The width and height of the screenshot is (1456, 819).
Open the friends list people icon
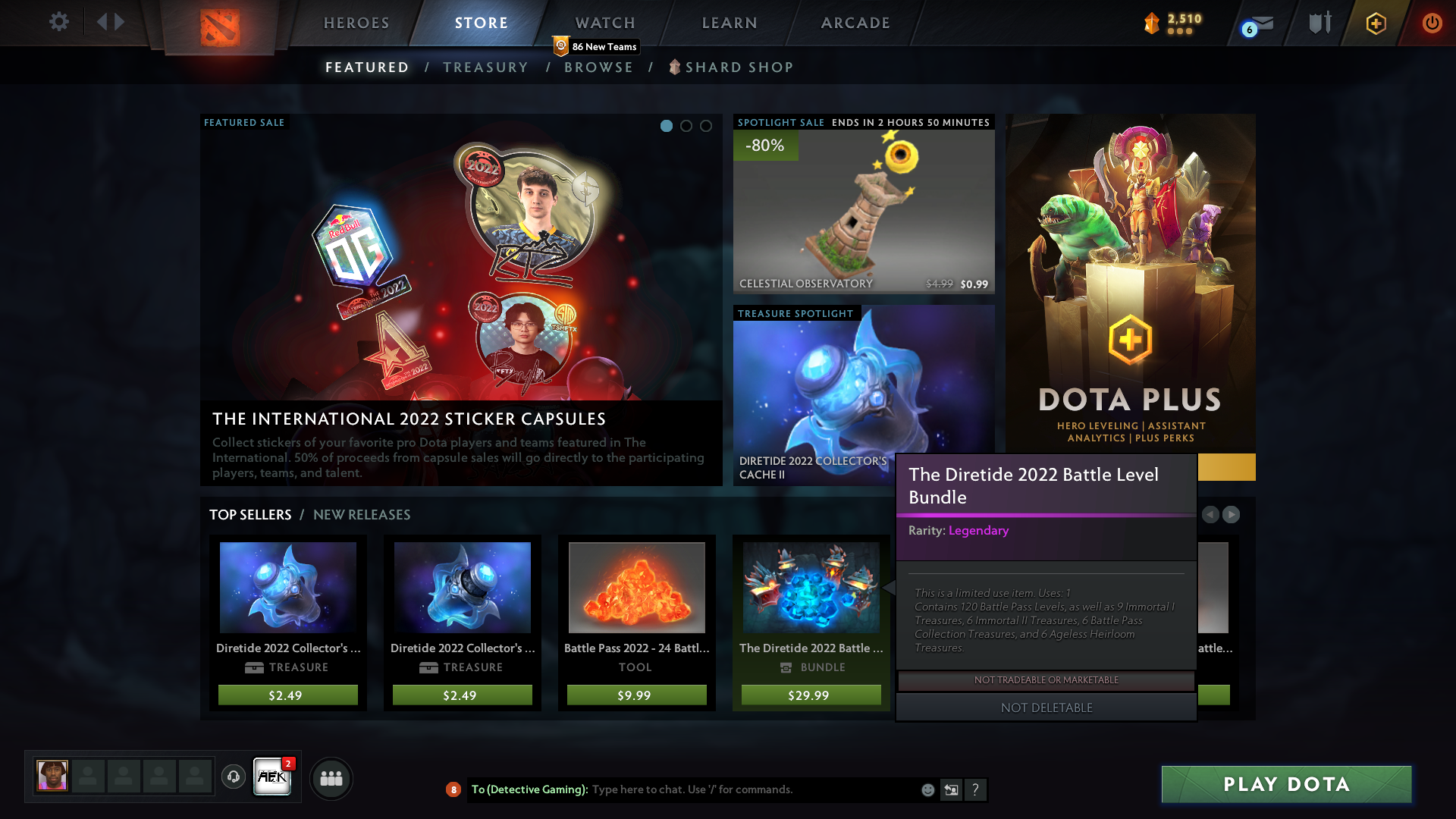pyautogui.click(x=331, y=778)
